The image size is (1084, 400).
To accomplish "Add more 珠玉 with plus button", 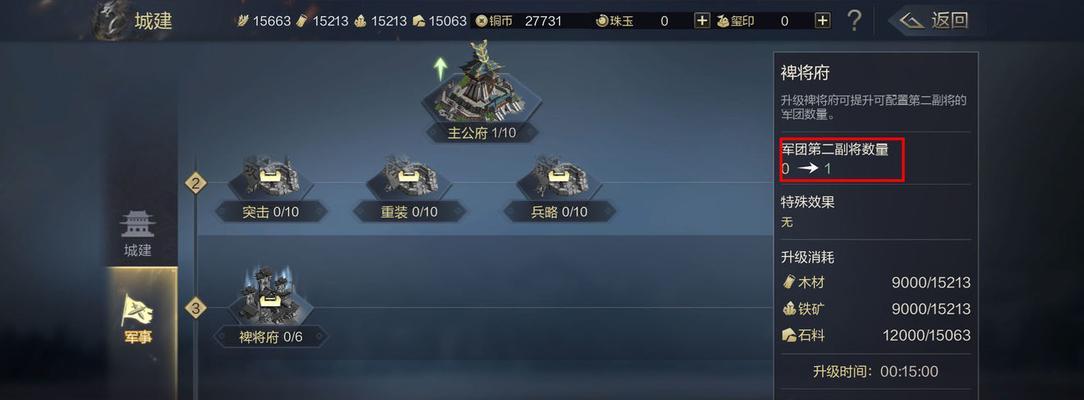I will click(x=702, y=20).
